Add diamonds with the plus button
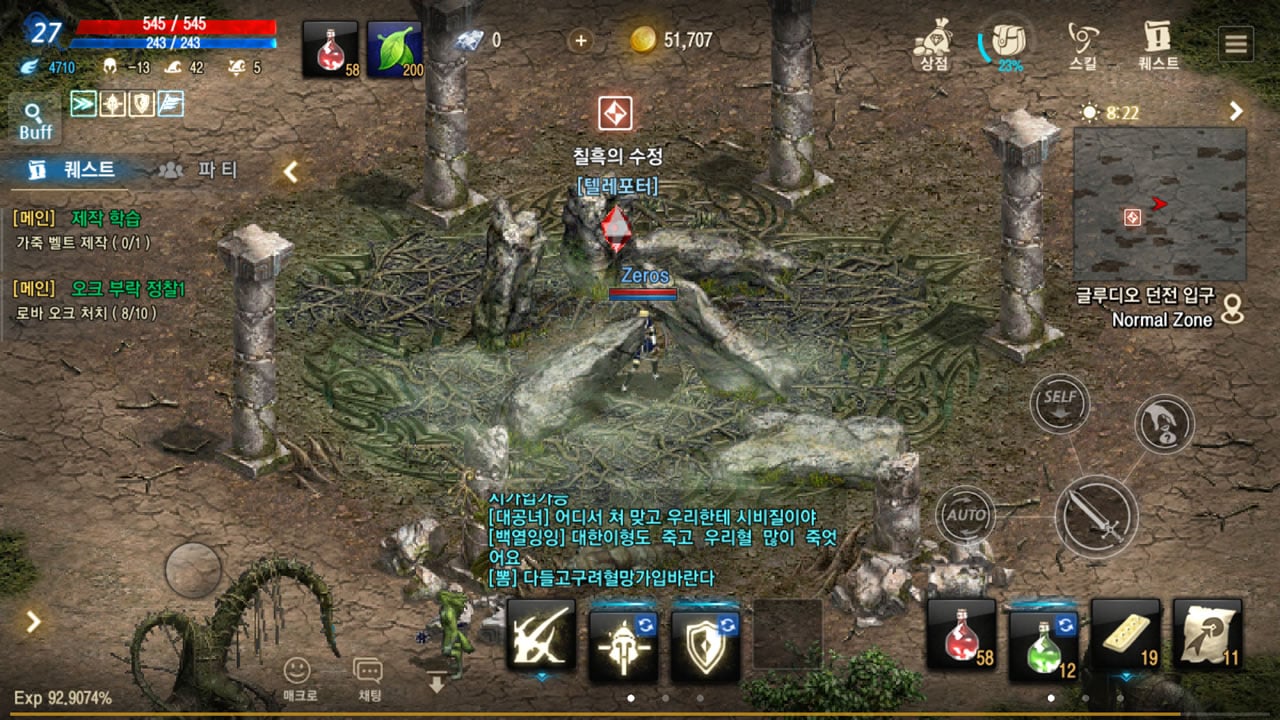The image size is (1280, 720). [x=580, y=40]
